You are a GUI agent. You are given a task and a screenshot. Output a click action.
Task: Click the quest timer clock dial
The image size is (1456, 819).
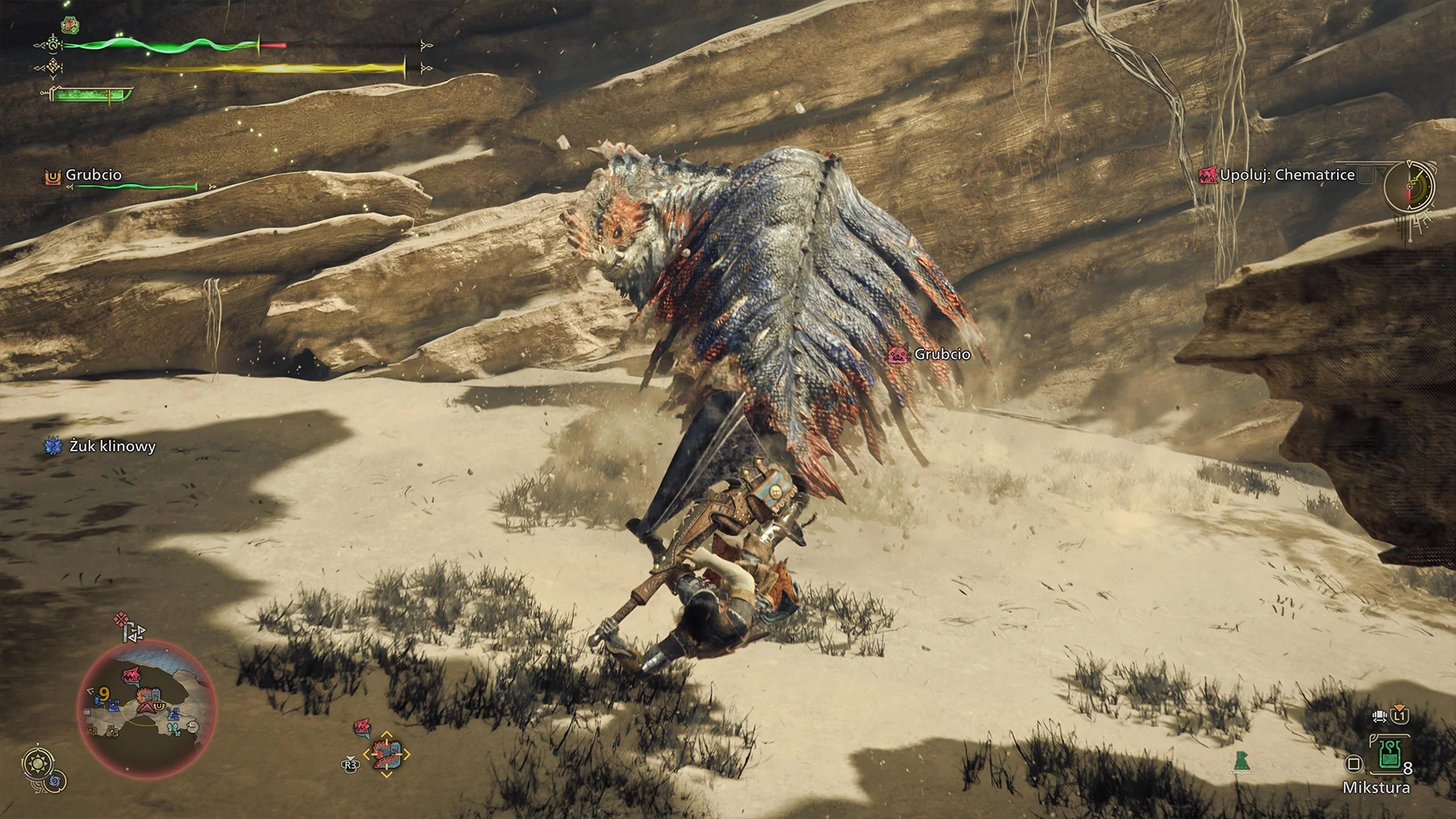coord(1410,186)
